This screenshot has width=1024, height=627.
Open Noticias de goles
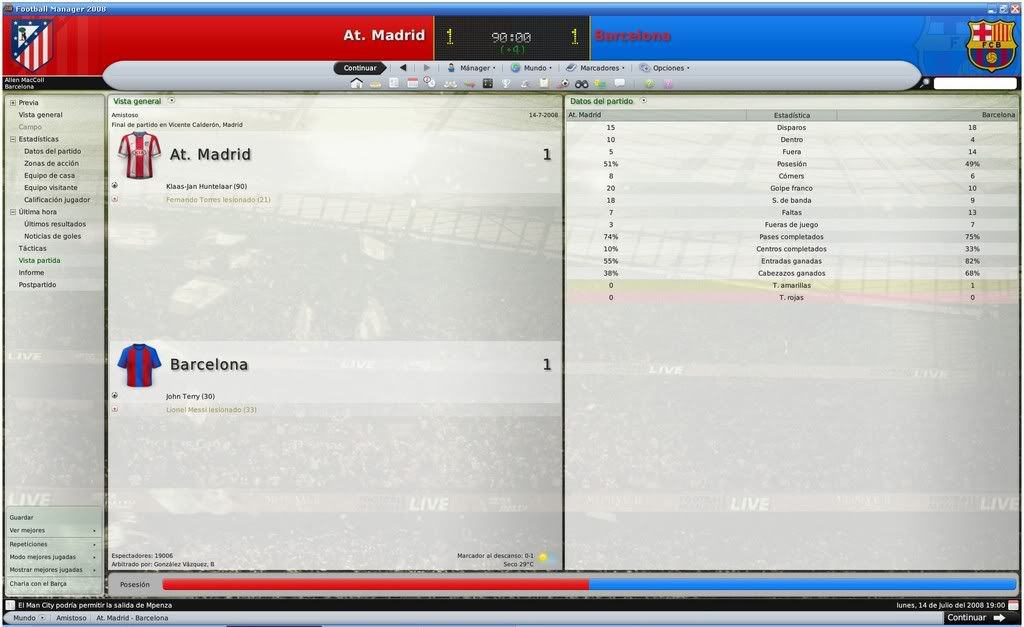(53, 236)
